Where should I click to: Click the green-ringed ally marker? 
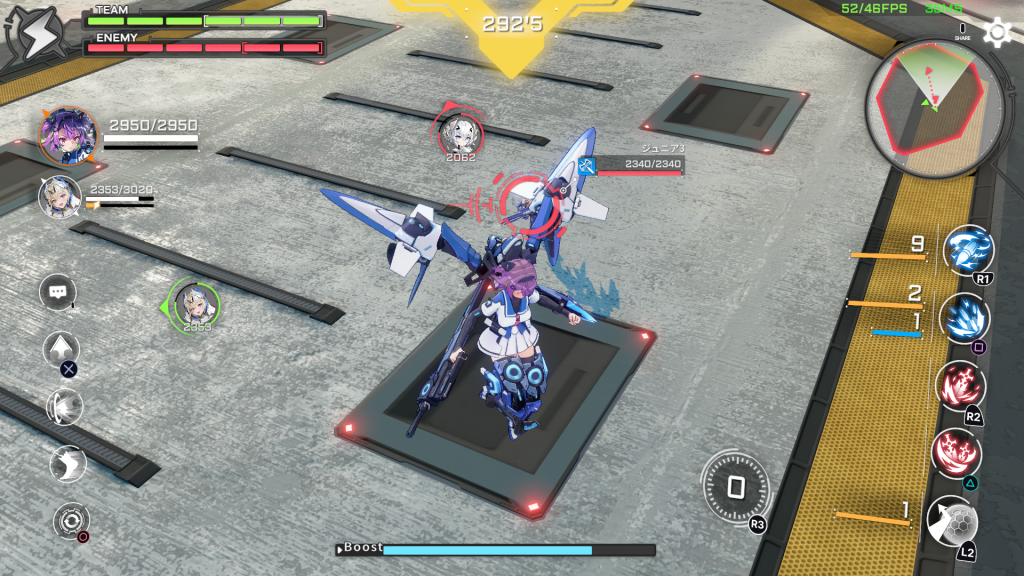pos(195,304)
